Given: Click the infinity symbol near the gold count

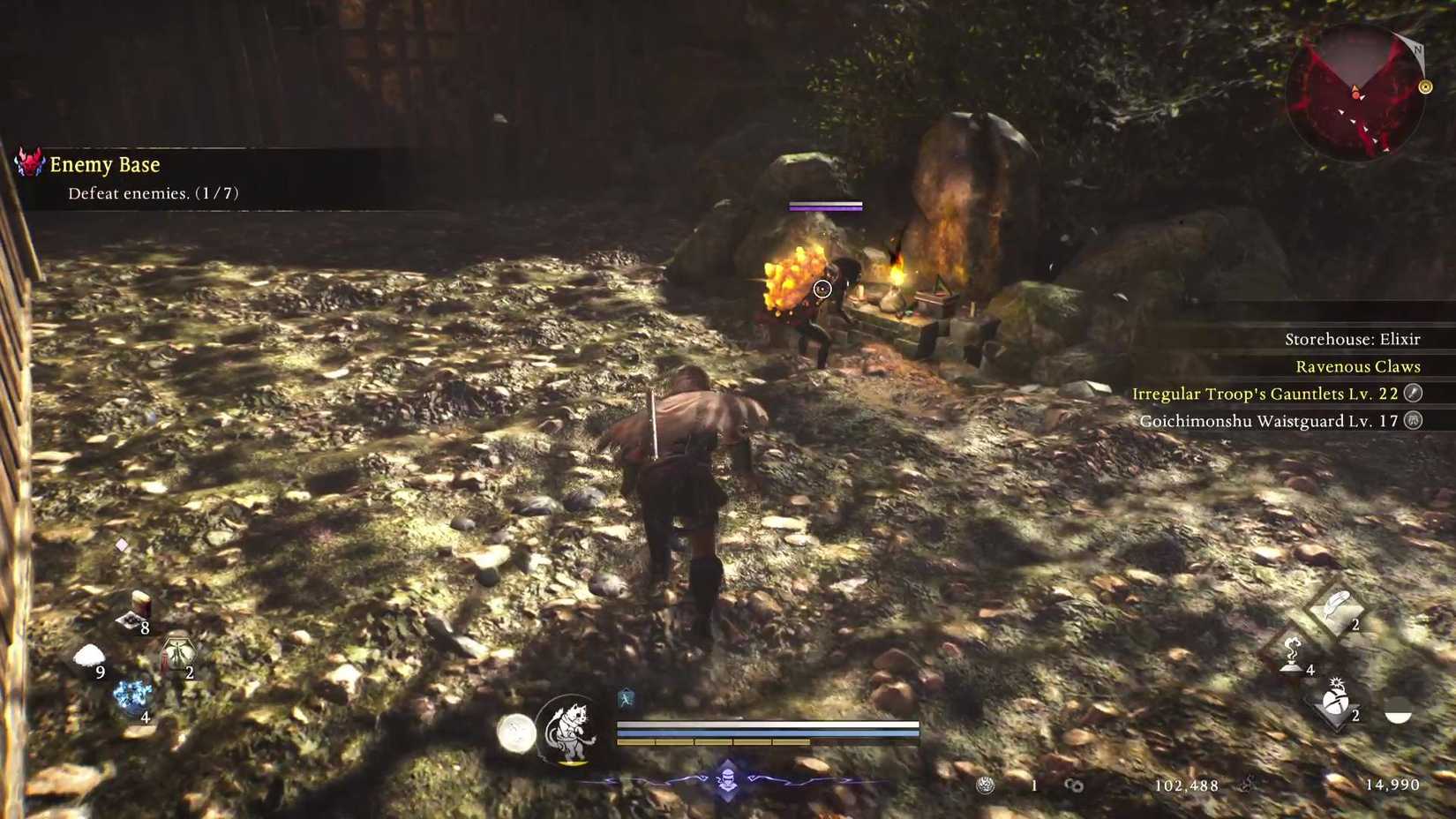Looking at the screenshot, I should (x=1073, y=785).
